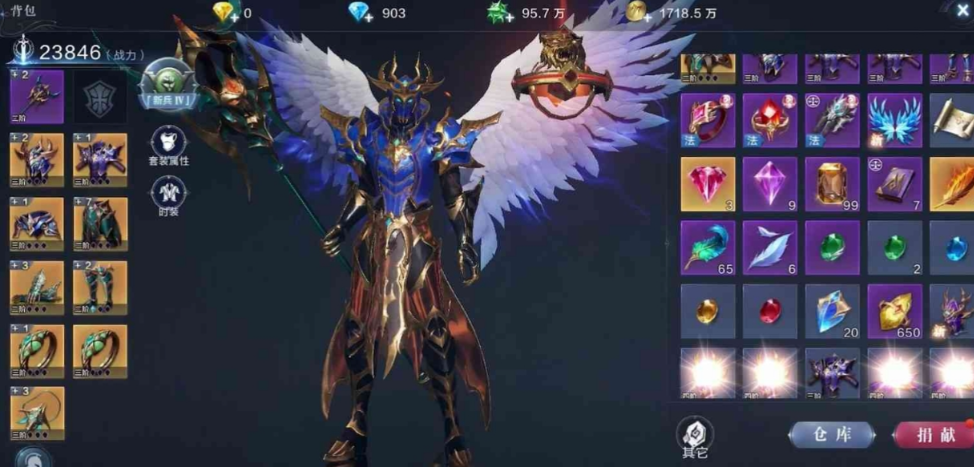The width and height of the screenshot is (974, 467).
Task: Open the 其它 category
Action: coord(696,436)
